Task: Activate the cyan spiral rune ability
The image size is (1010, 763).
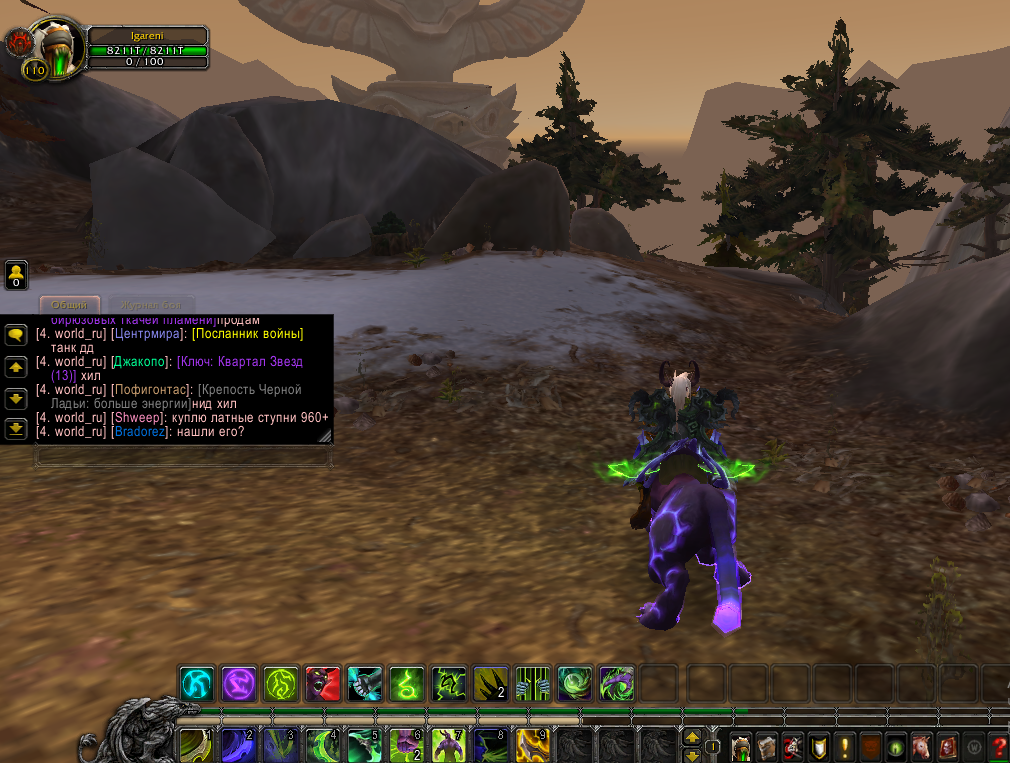Action: (x=197, y=685)
